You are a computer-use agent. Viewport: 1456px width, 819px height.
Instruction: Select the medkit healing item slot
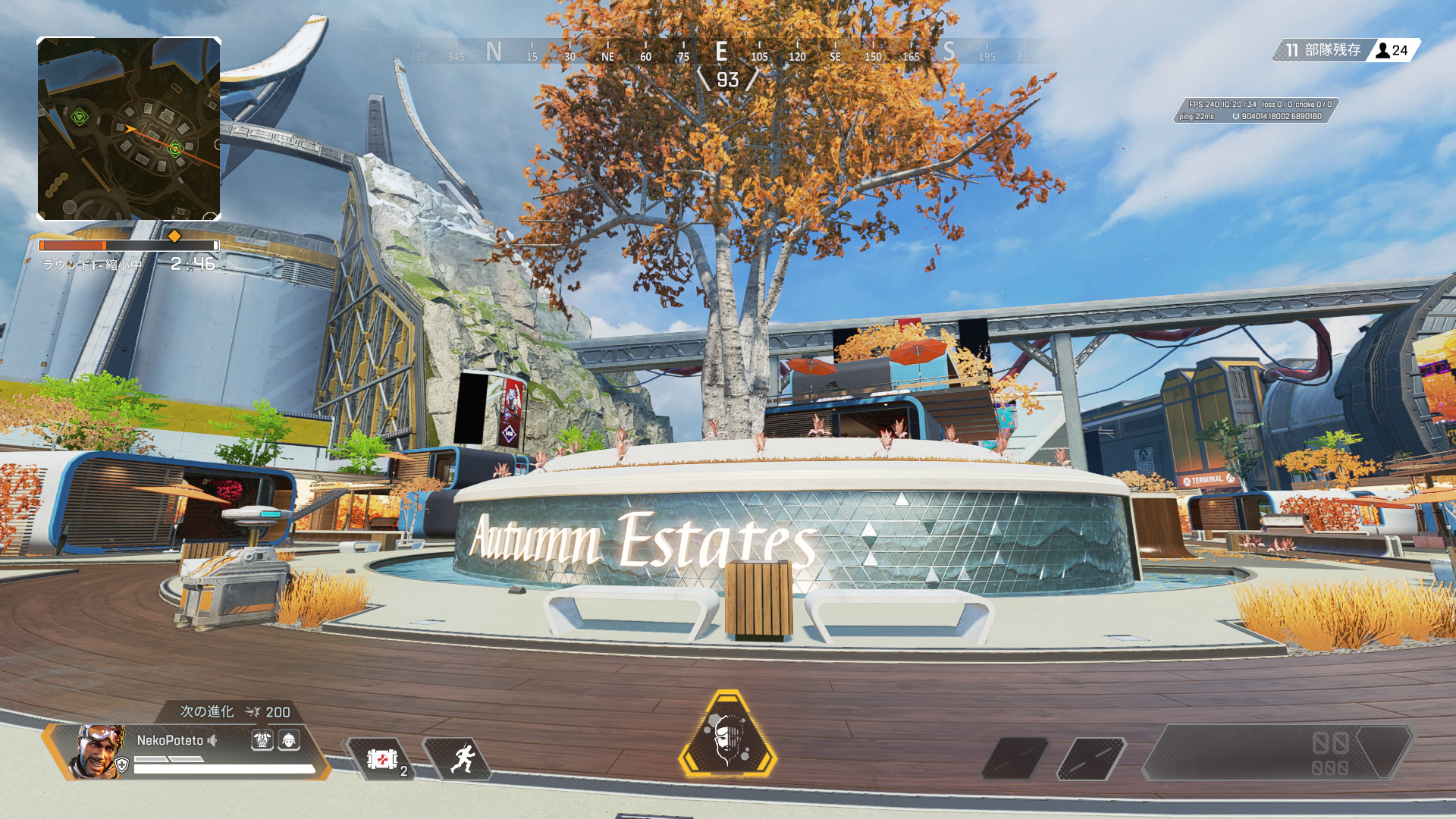pyautogui.click(x=381, y=758)
